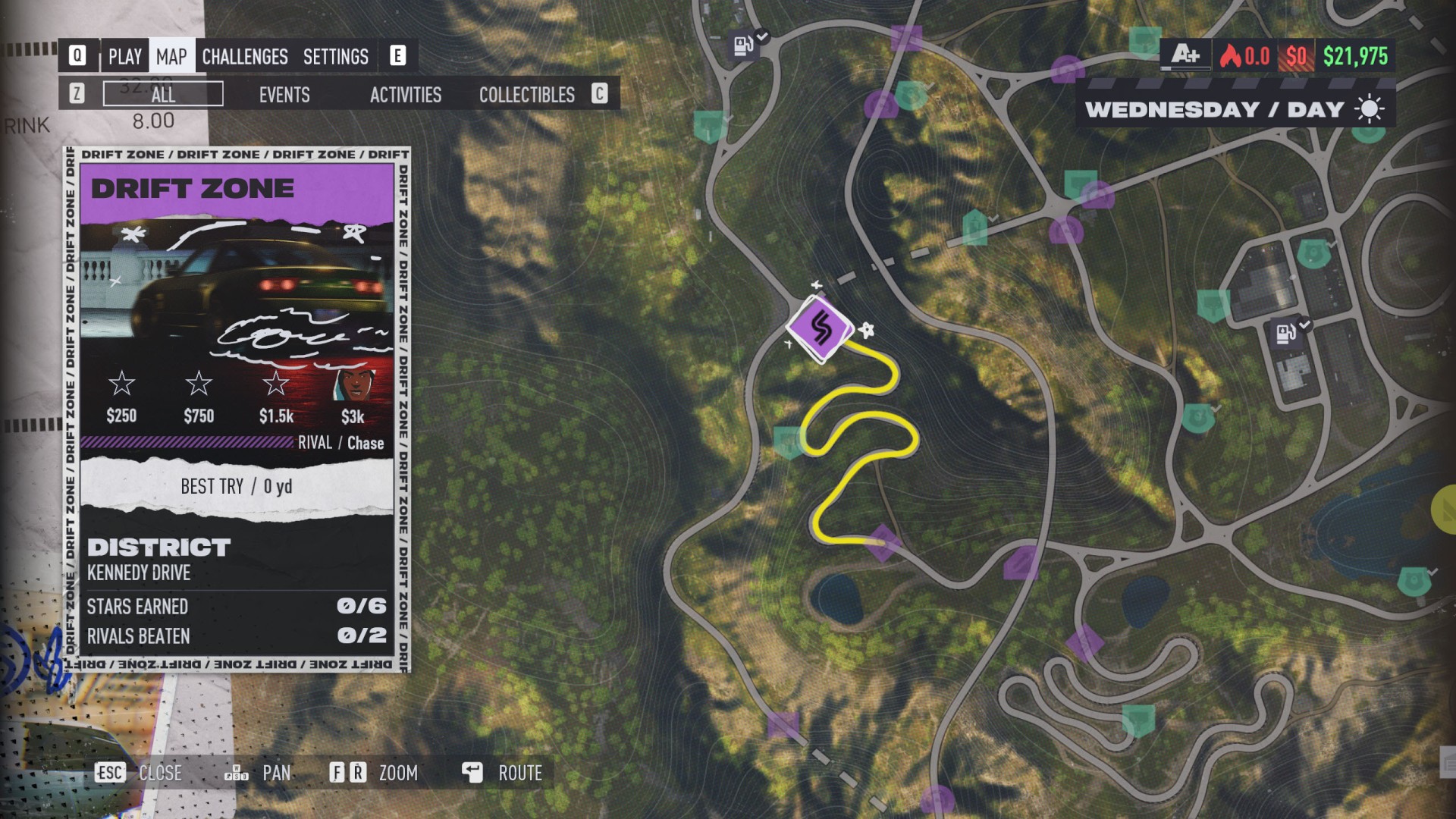Open the SETTINGS menu
Image resolution: width=1456 pixels, height=819 pixels.
[x=336, y=55]
